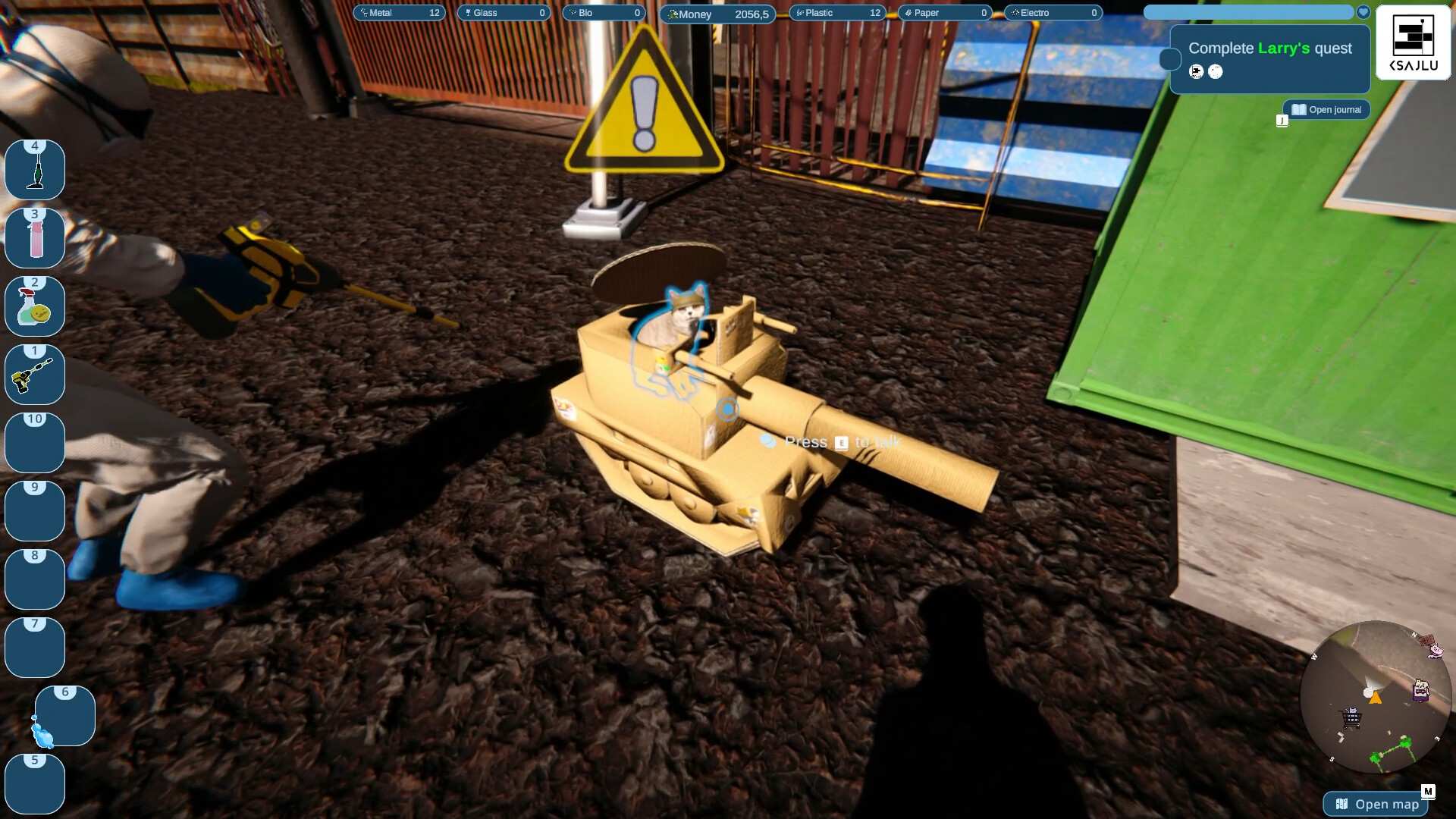This screenshot has width=1456, height=819.
Task: Click the KSAJLU logo panel
Action: point(1413,43)
